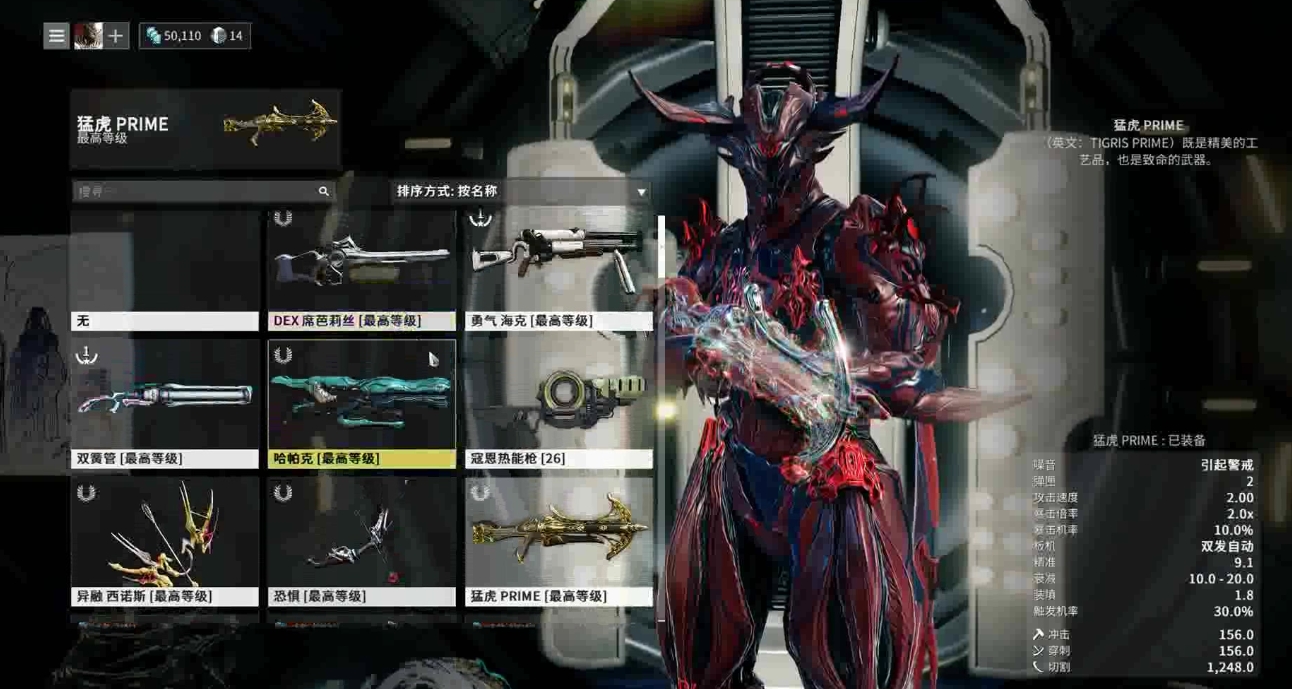Click the weapon list scrollbar
Screen dimensions: 1292x689
click(x=661, y=300)
